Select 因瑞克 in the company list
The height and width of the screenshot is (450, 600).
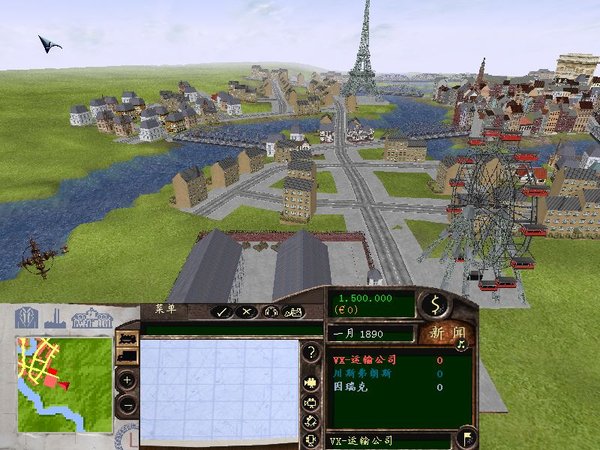point(350,386)
